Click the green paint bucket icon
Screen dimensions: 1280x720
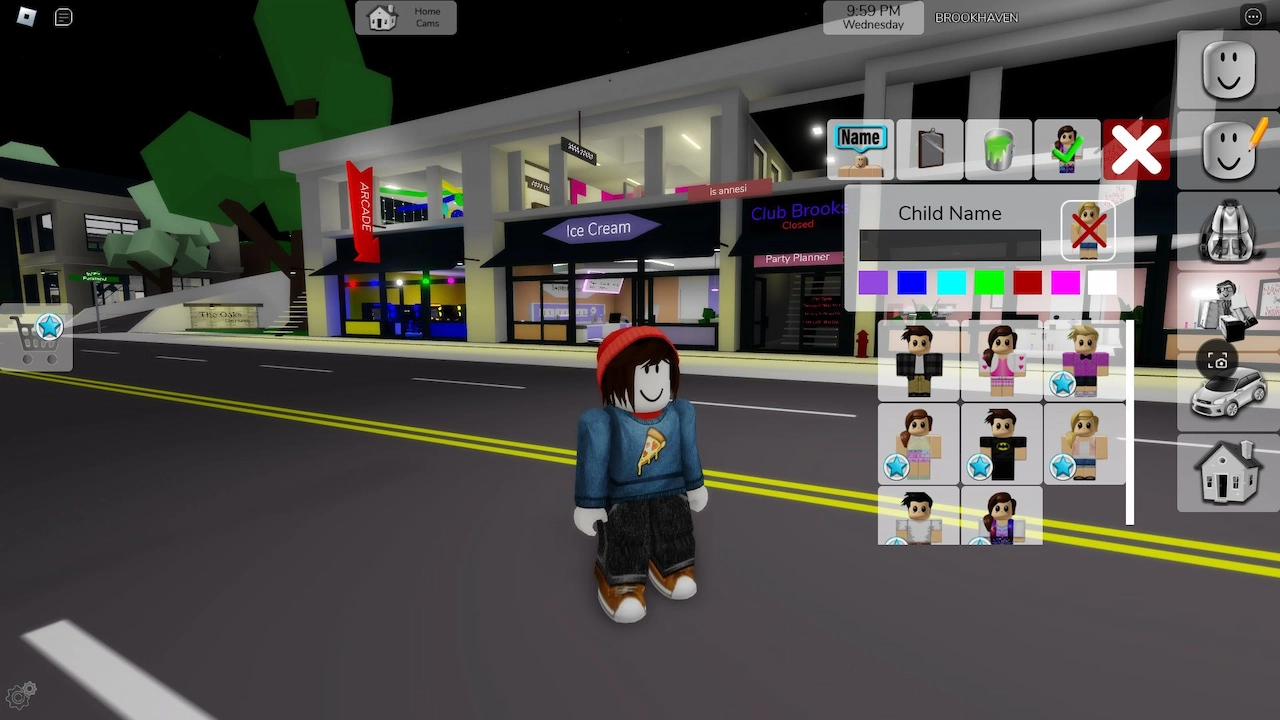point(998,150)
